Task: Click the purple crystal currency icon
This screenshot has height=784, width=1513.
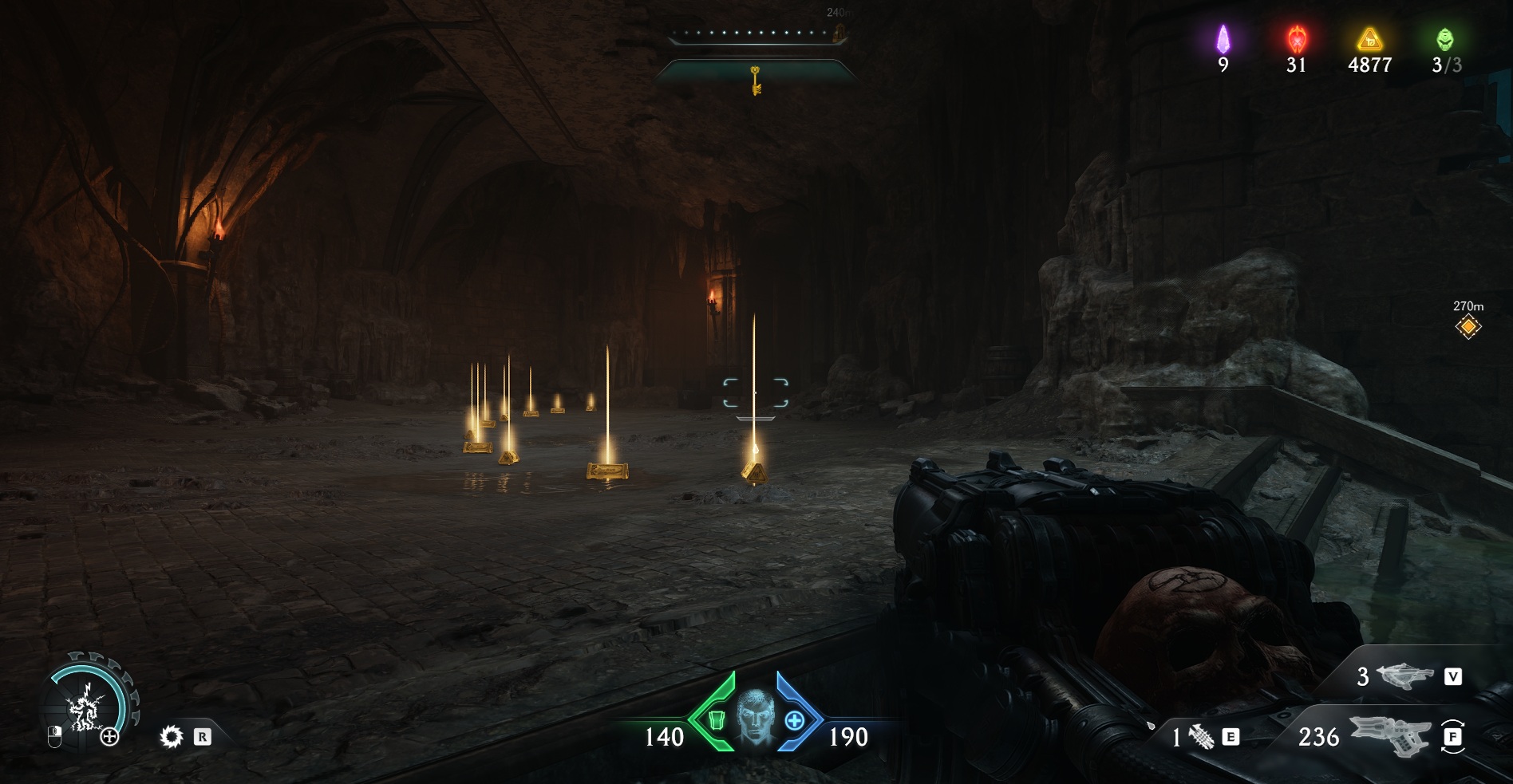Action: [x=1223, y=39]
